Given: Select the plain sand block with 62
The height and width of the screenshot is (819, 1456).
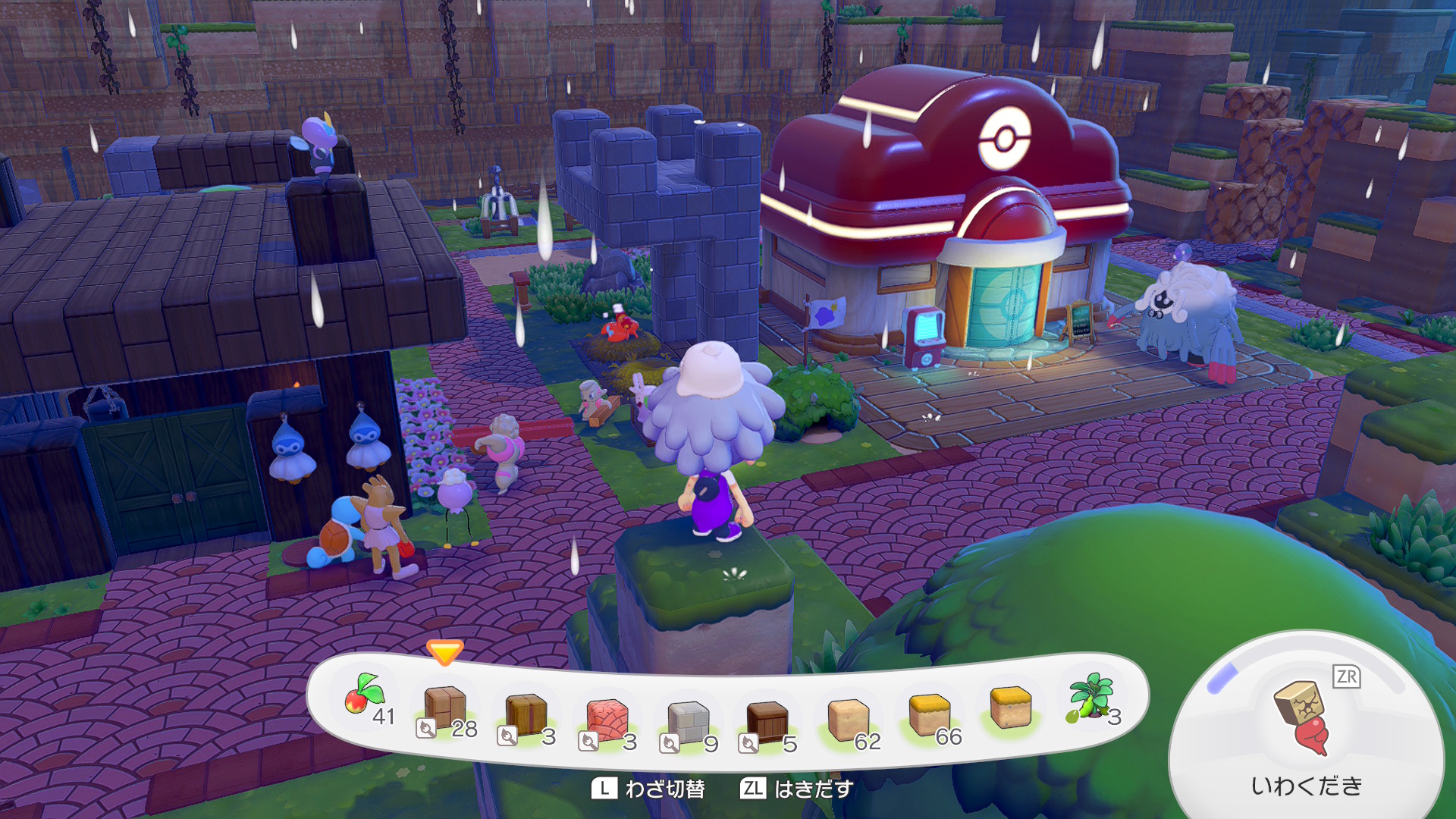Looking at the screenshot, I should click(849, 720).
